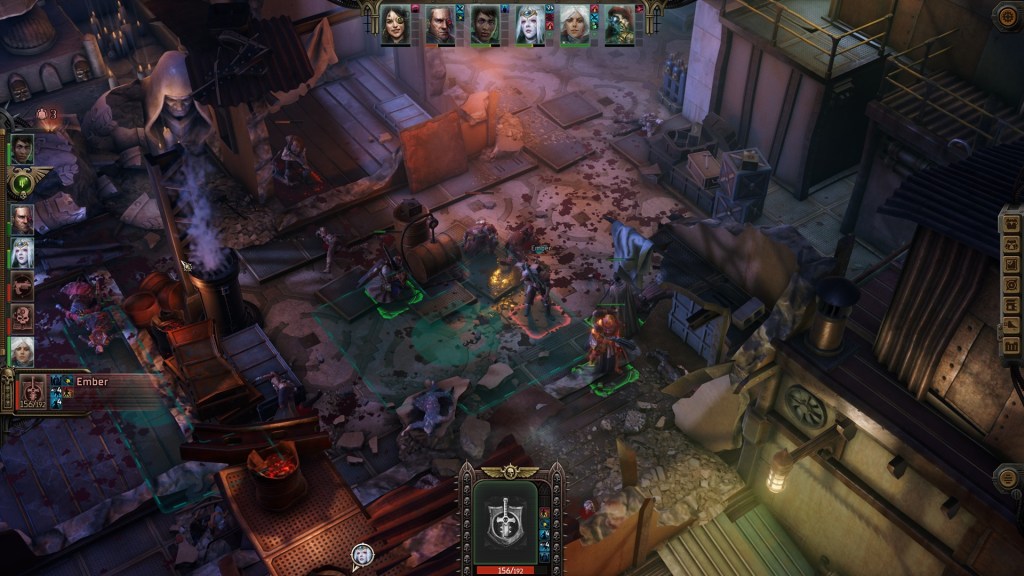Select the jeweled-headdress pale woman in party bar
1024x576 pixels.
pyautogui.click(x=530, y=25)
